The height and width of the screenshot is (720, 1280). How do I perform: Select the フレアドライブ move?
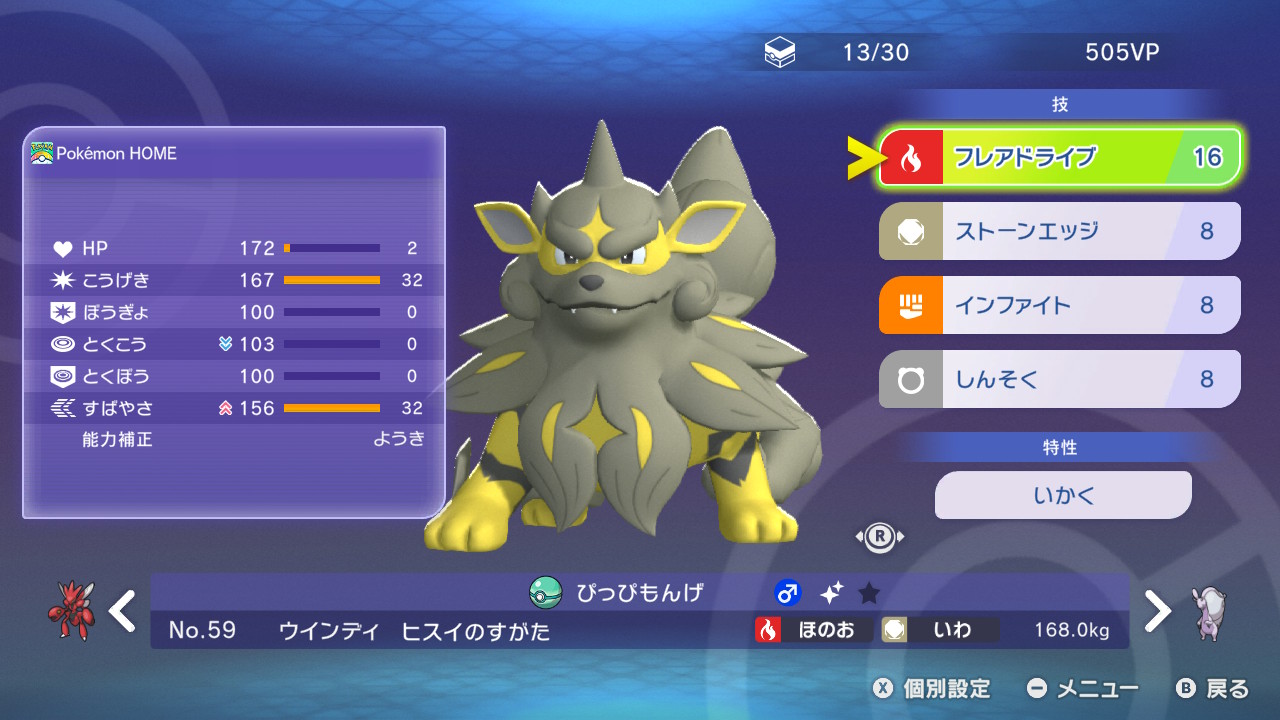tap(1059, 157)
